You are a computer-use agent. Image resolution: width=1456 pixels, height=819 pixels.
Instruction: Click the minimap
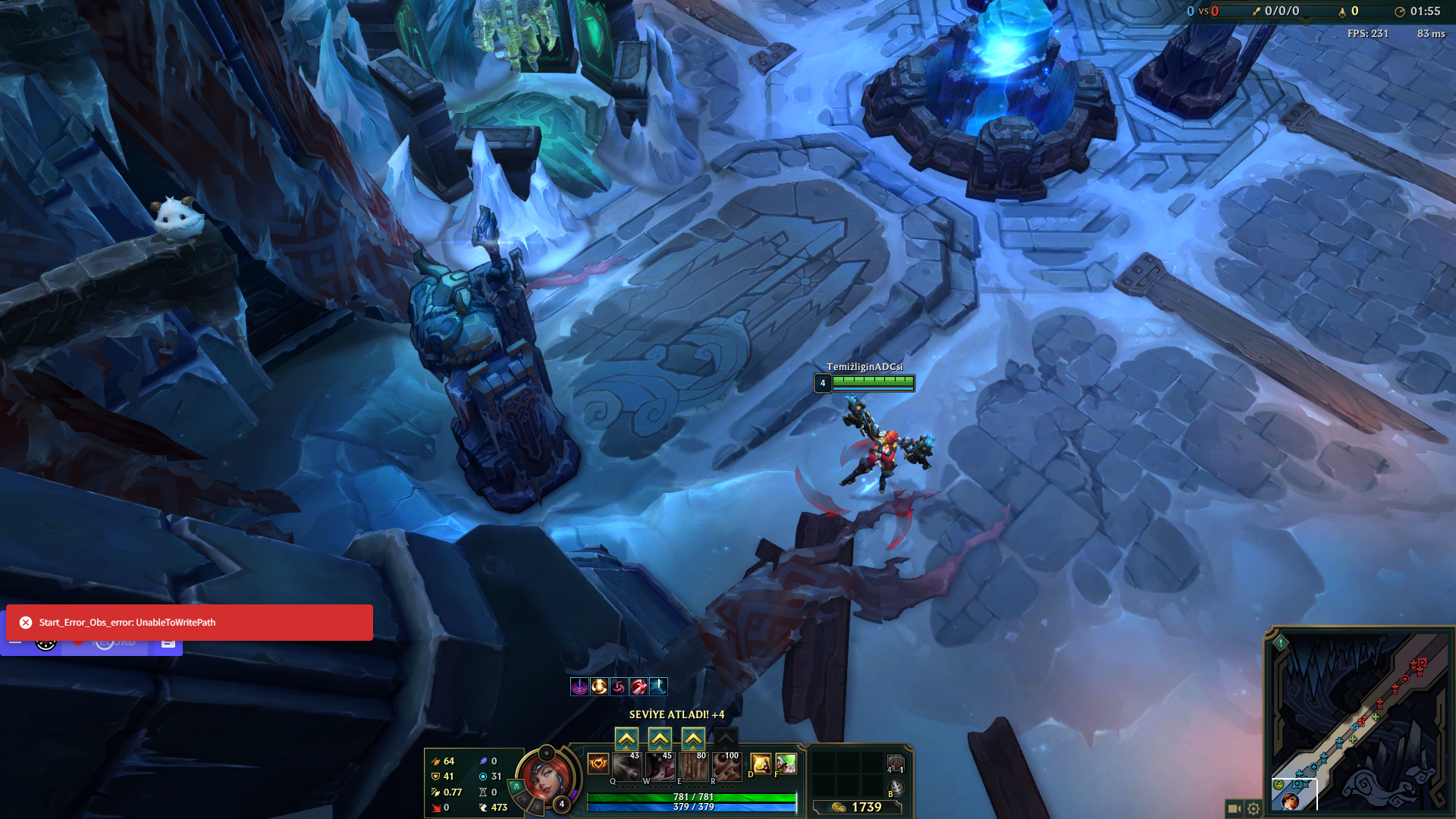(1361, 720)
